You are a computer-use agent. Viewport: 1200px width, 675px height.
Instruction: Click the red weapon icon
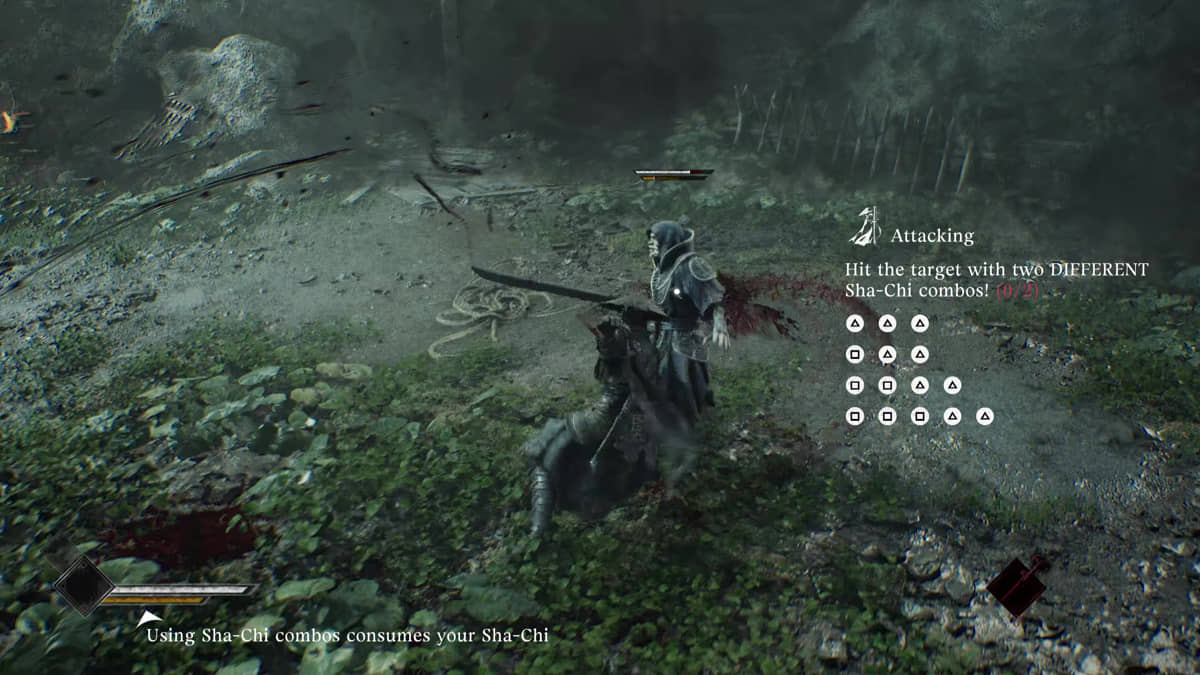point(1017,587)
